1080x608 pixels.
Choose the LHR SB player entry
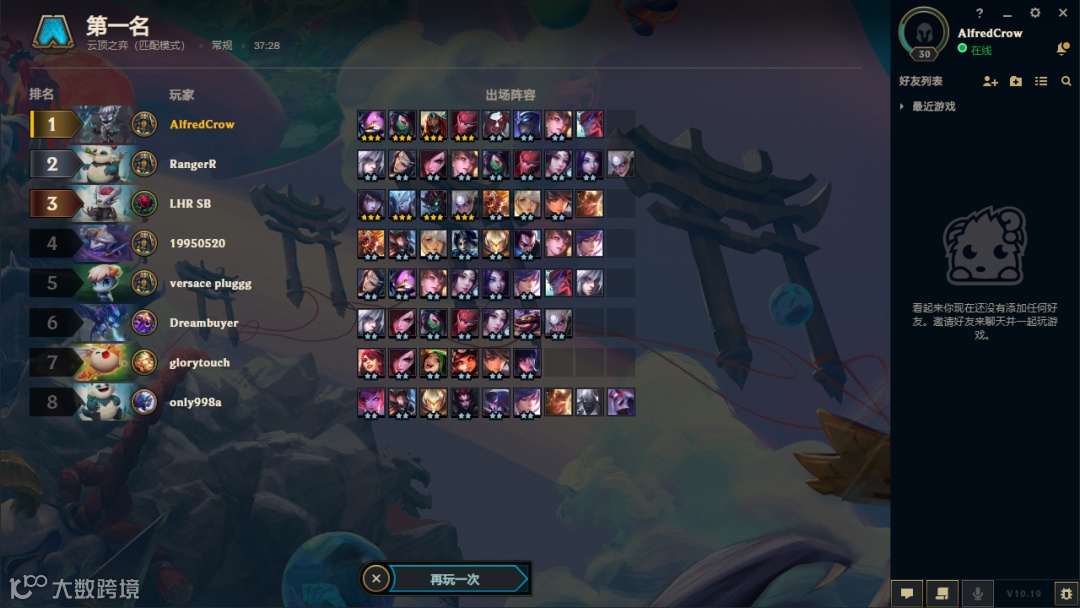point(190,204)
